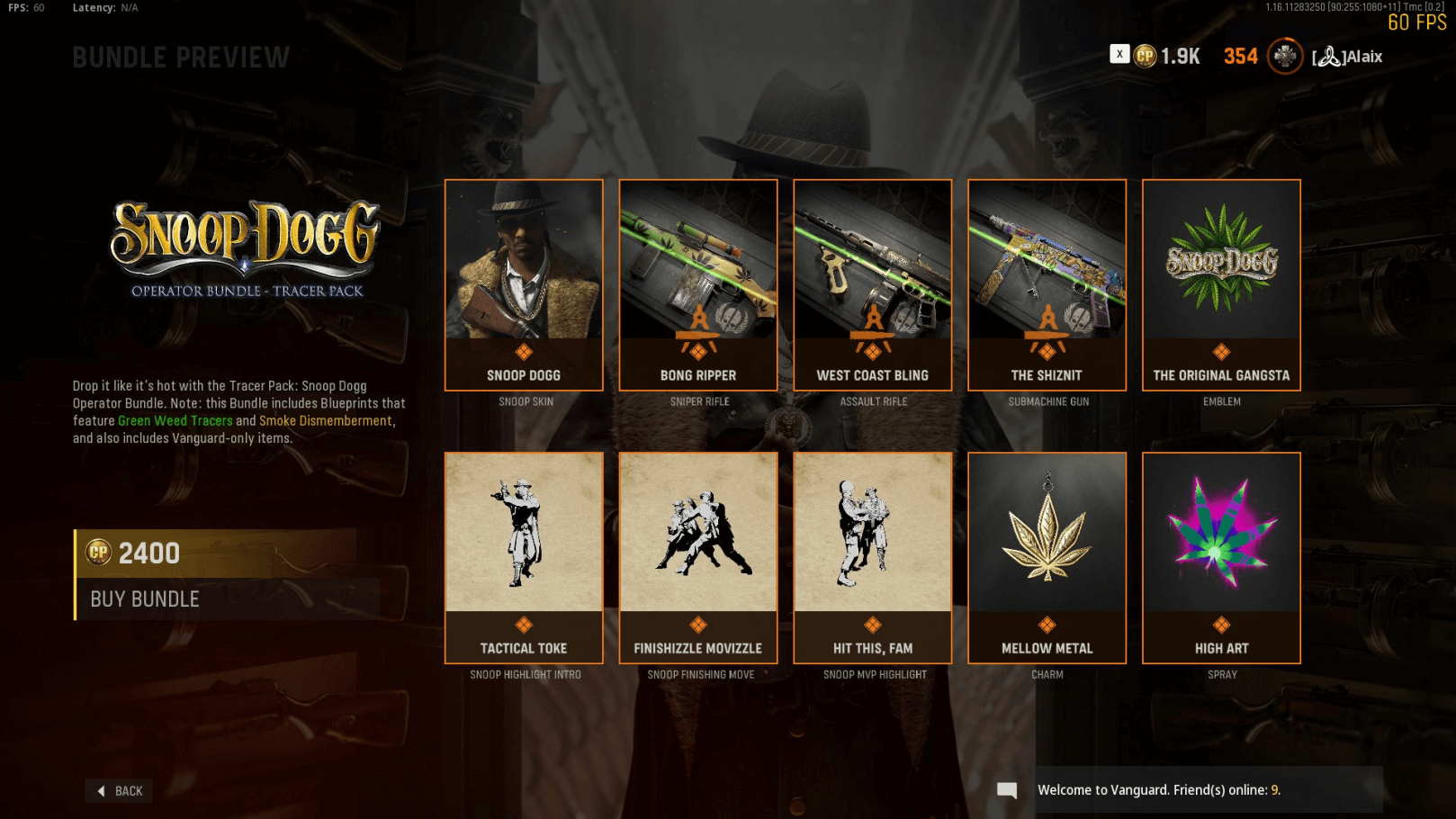
Task: Select the Tactical Toke highlight intro
Action: (x=524, y=557)
